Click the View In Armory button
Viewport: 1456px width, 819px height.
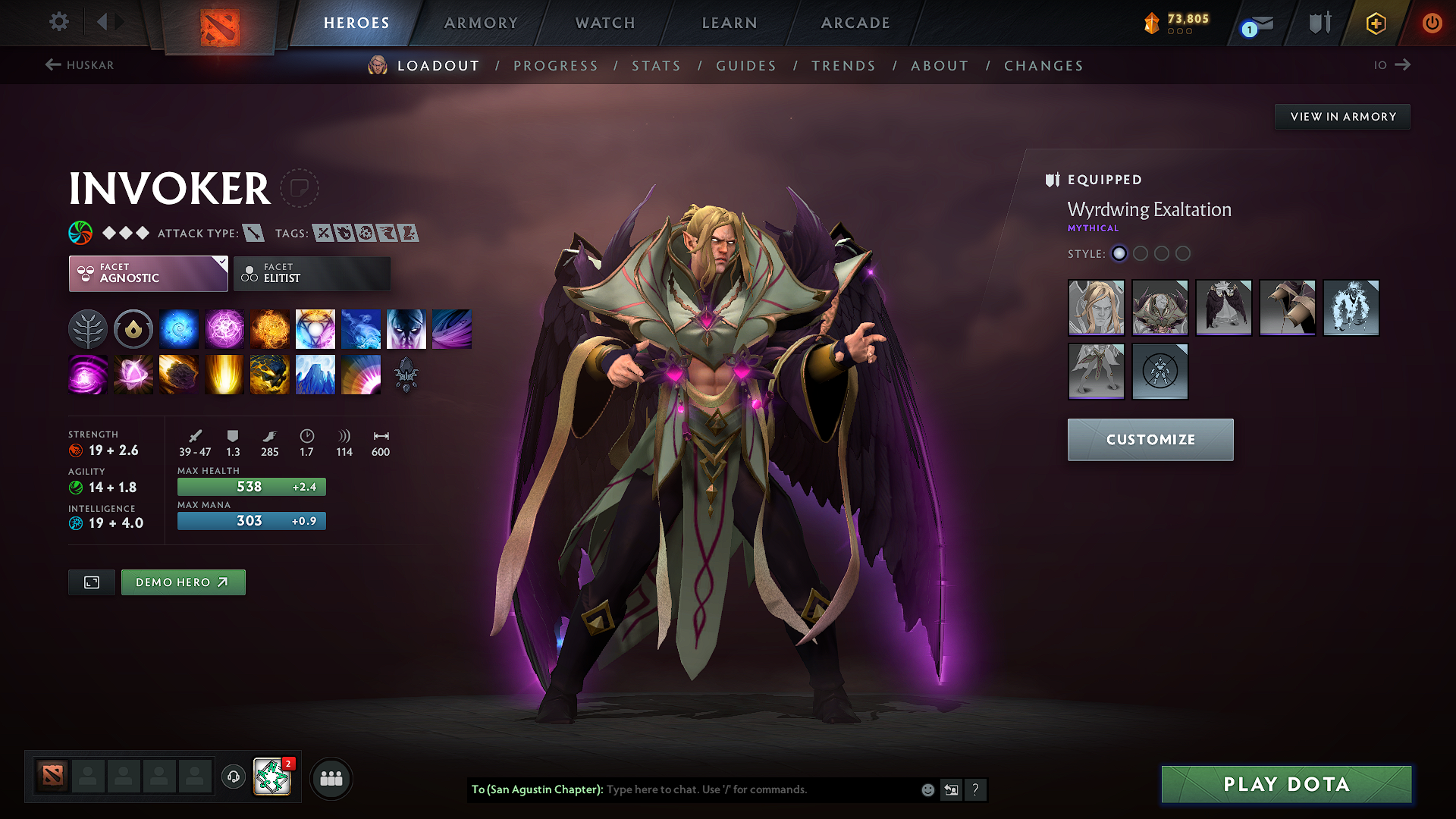pos(1342,116)
